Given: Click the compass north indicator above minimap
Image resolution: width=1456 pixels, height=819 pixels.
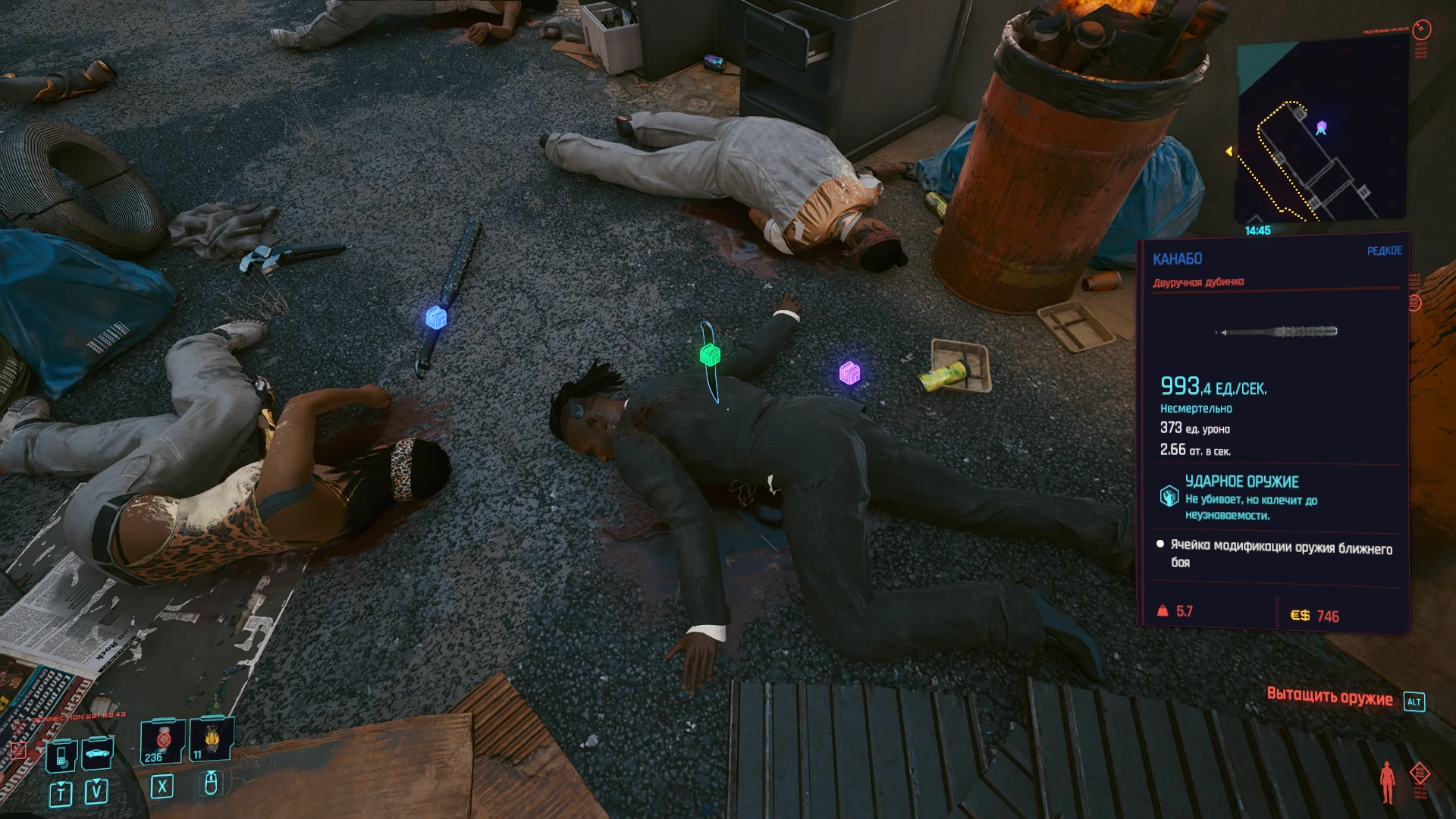Looking at the screenshot, I should 1422,30.
